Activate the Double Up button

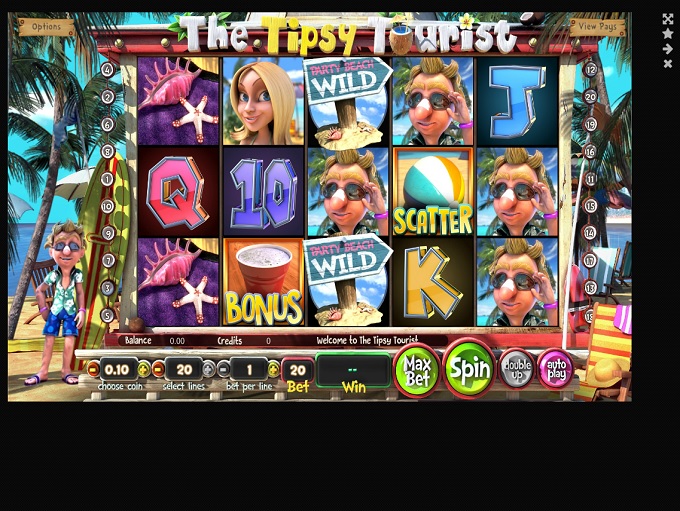(x=516, y=369)
